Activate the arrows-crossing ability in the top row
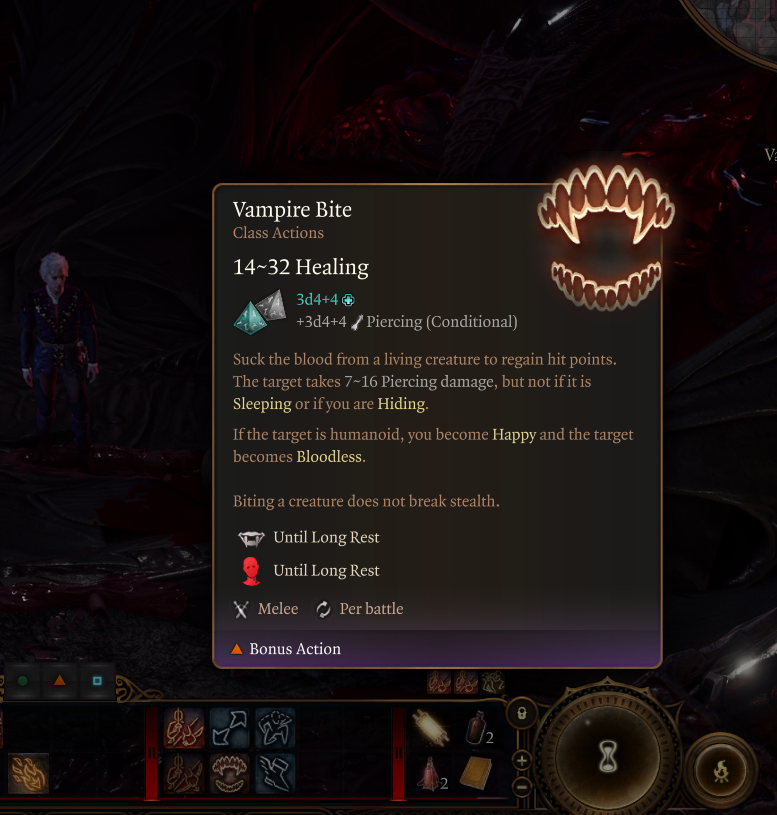This screenshot has height=815, width=777. point(230,728)
